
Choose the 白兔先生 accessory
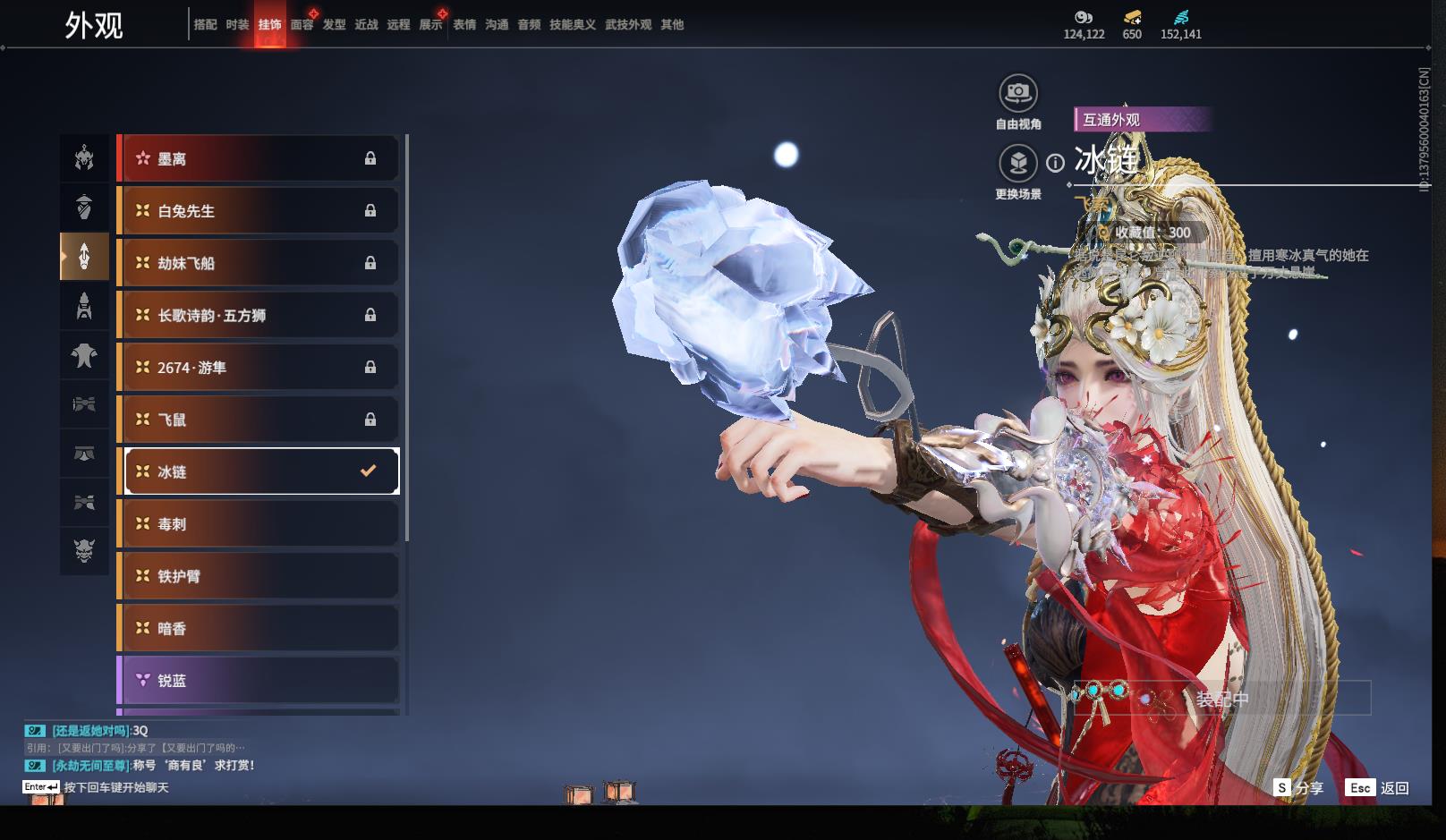tap(259, 211)
